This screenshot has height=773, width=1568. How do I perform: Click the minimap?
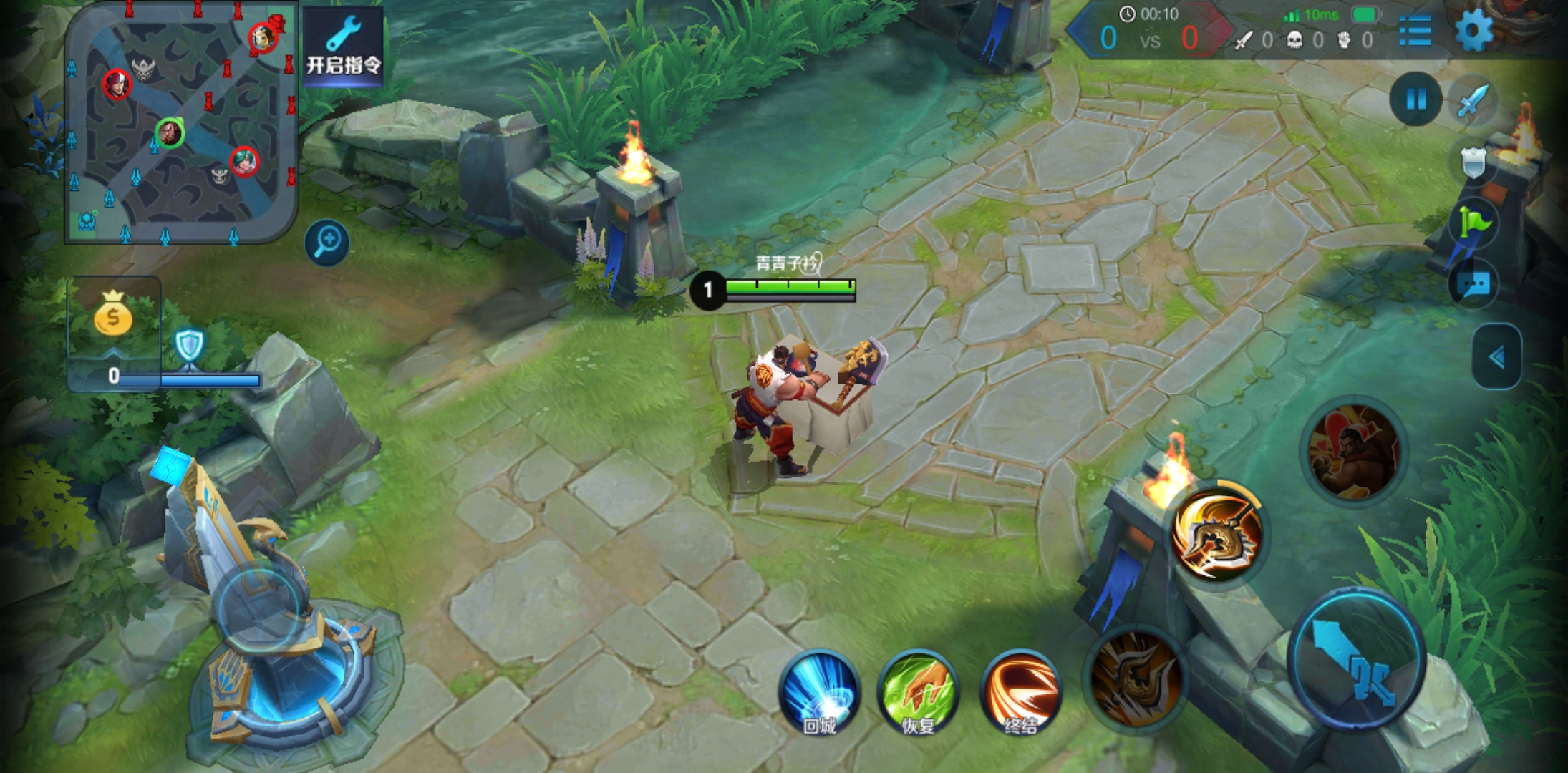pos(180,122)
